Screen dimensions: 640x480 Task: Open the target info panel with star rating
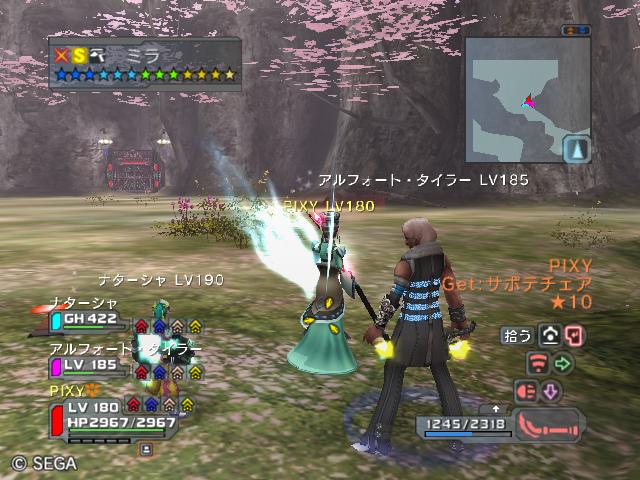click(x=144, y=63)
